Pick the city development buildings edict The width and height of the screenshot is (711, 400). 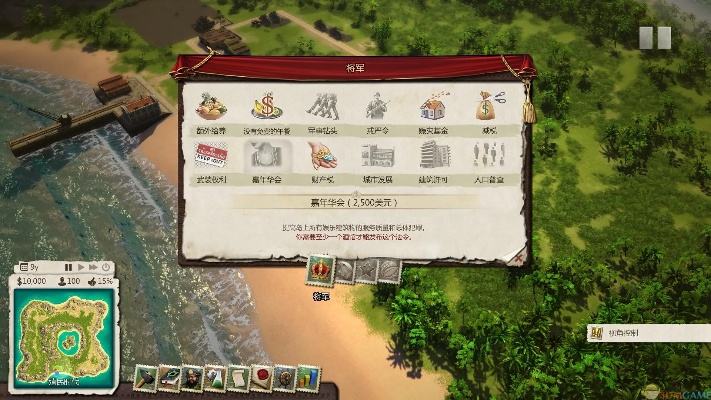pos(377,155)
